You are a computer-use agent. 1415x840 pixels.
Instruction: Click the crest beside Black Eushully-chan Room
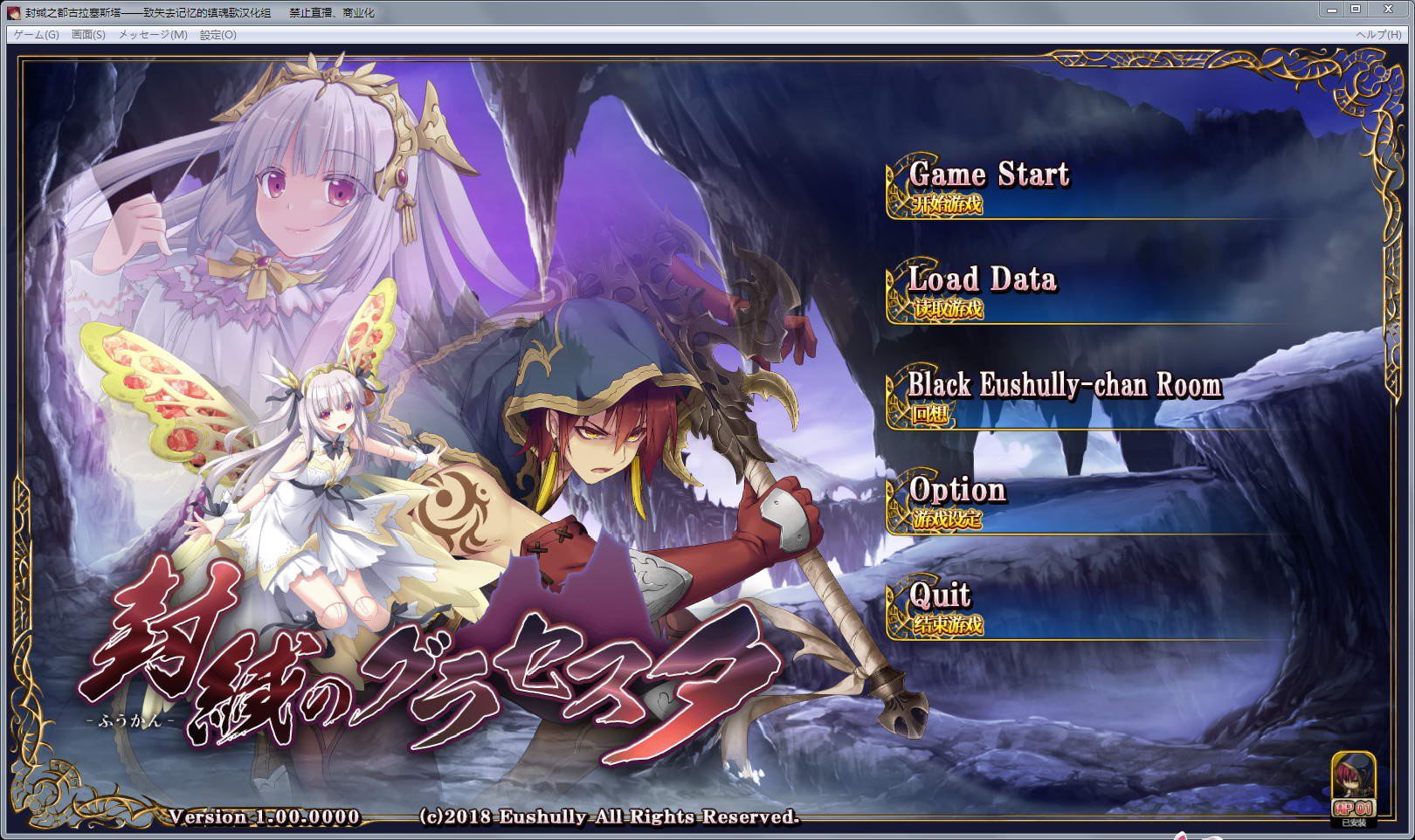tap(894, 395)
